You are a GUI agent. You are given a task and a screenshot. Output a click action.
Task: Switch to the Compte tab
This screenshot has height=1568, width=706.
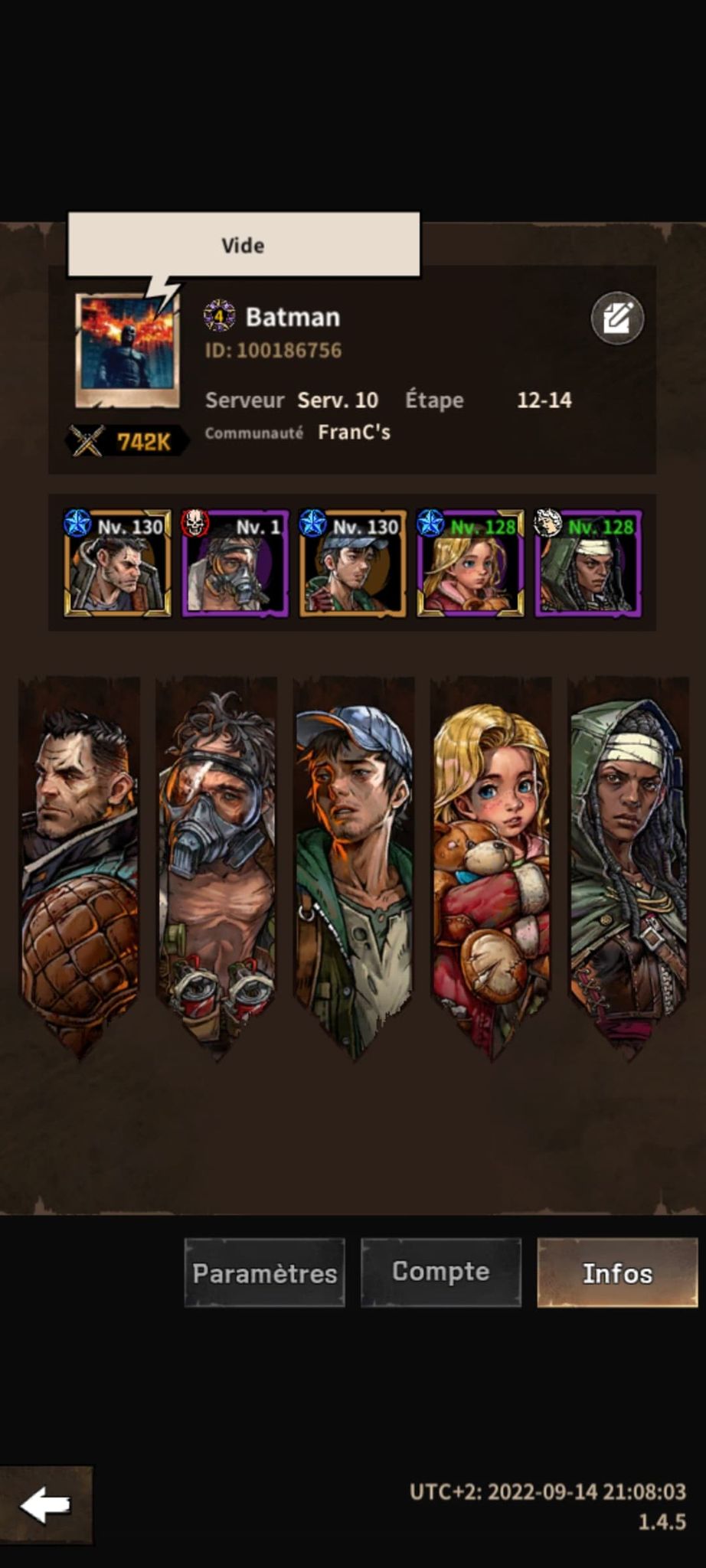tap(440, 1272)
